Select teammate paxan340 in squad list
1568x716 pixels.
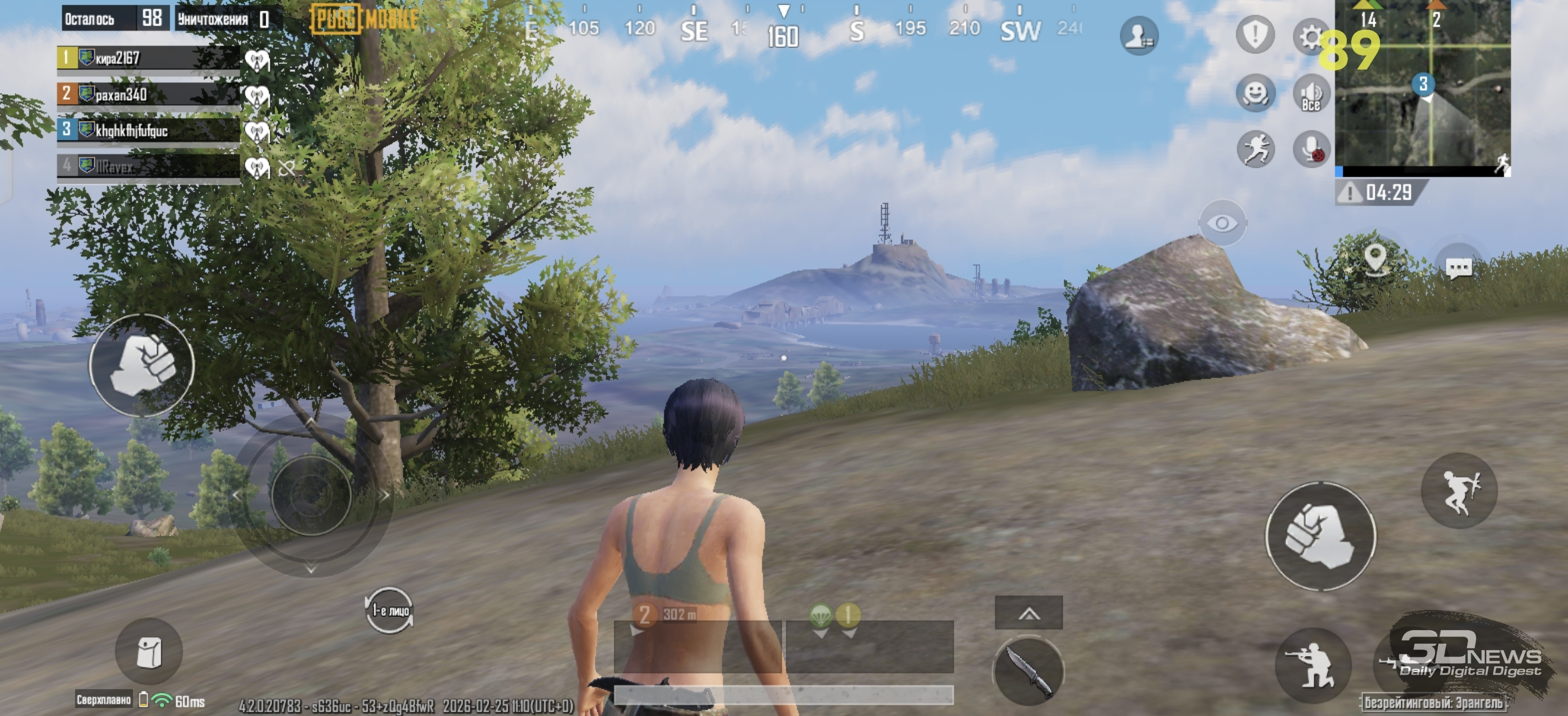(148, 95)
